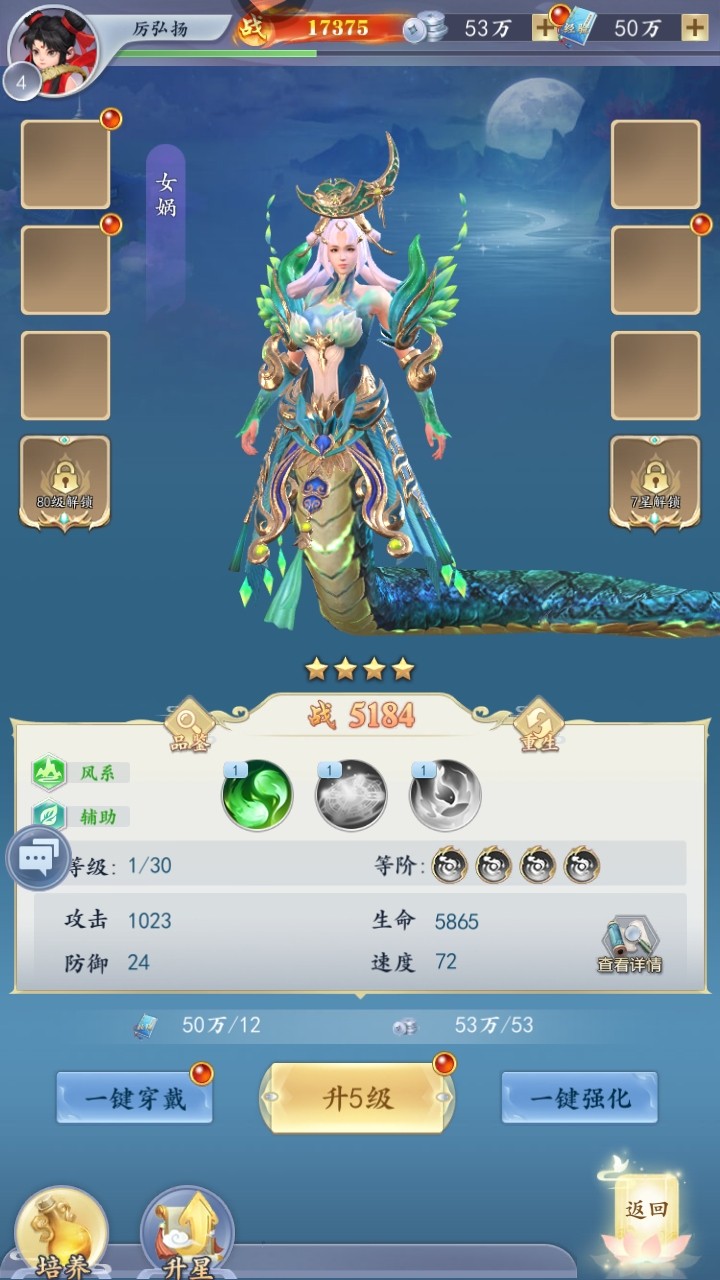720x1280 pixels.
Task: Open the player avatar portrait
Action: (52, 50)
